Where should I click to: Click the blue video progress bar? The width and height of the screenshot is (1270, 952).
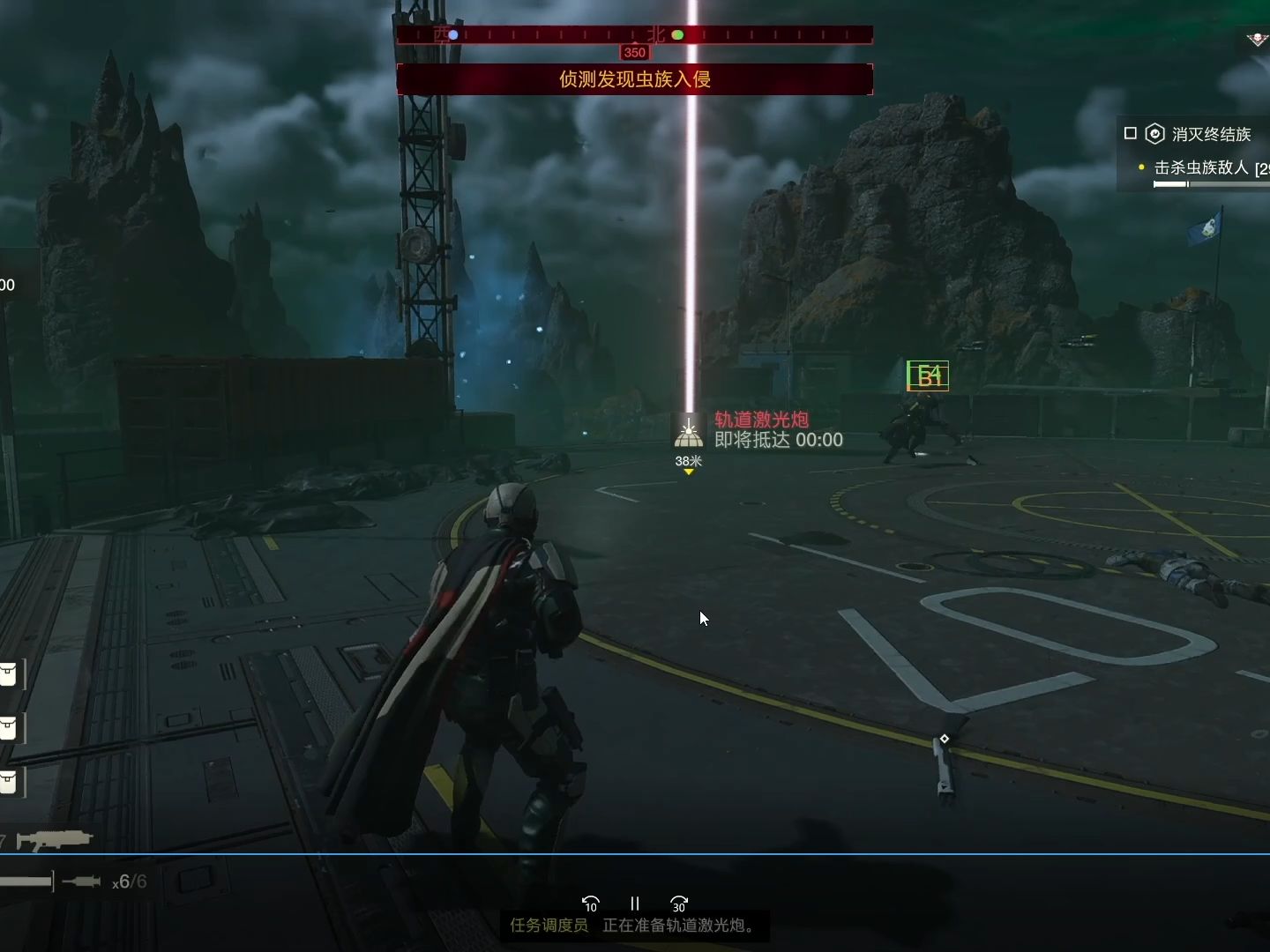click(x=635, y=853)
